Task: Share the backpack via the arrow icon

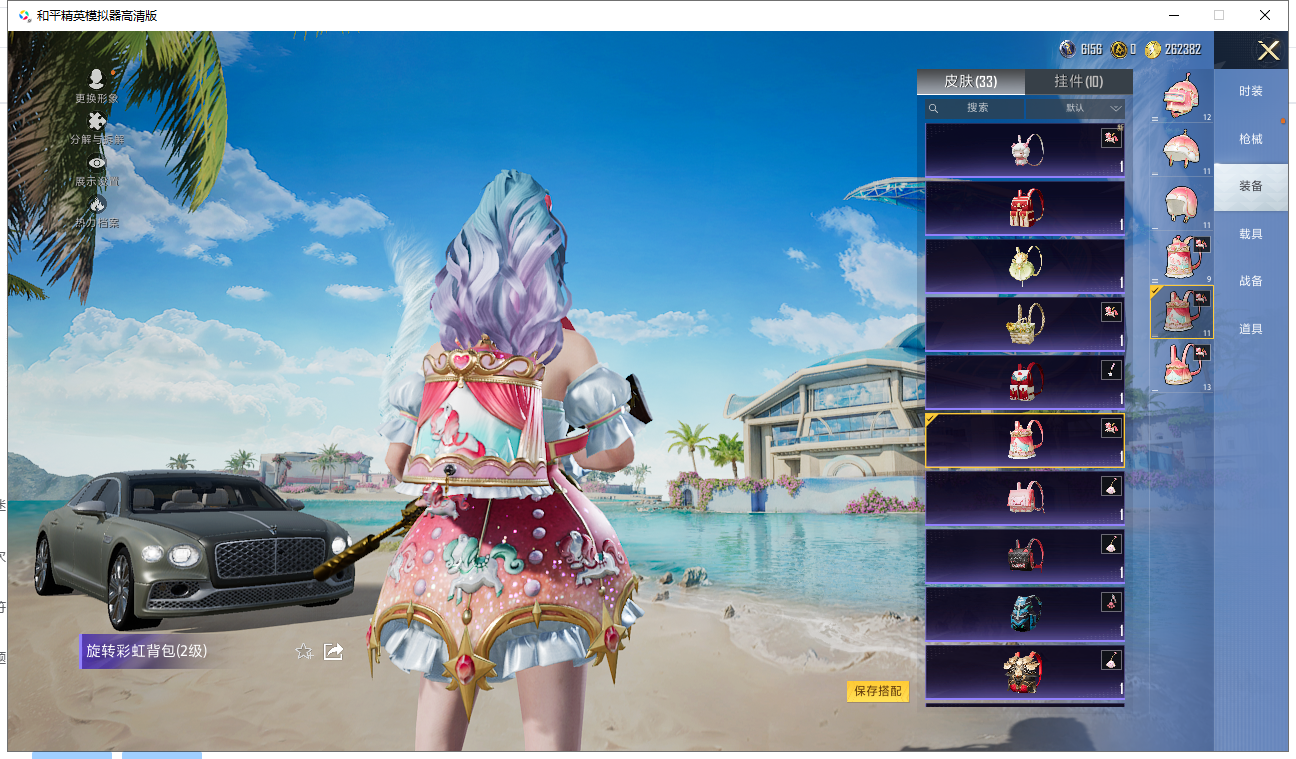Action: click(x=334, y=652)
